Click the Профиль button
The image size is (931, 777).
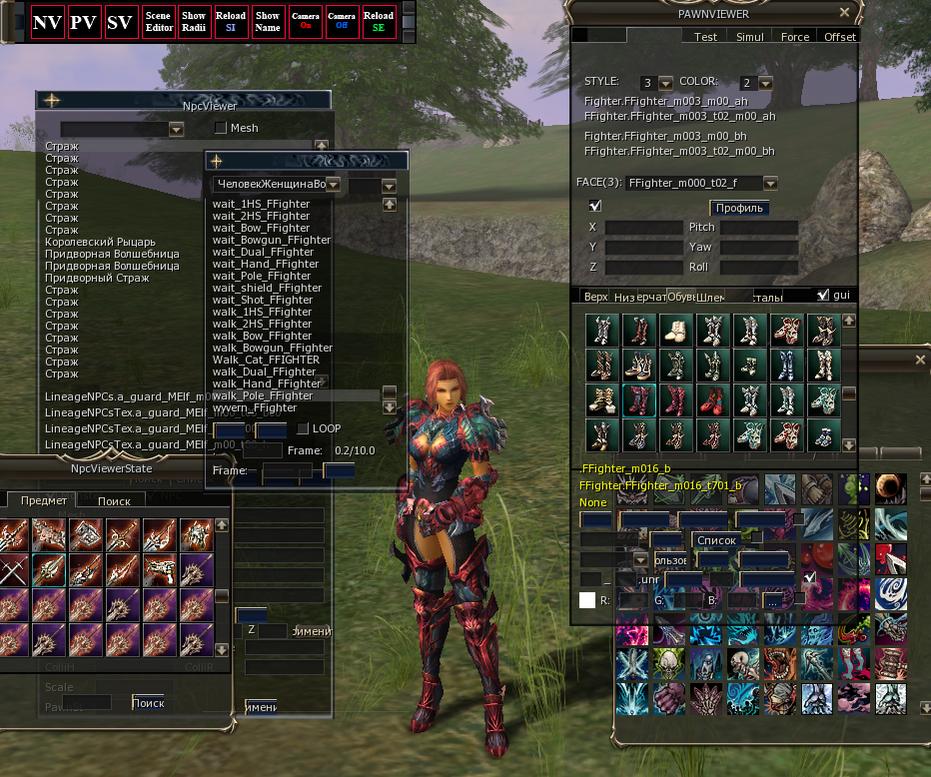coord(739,208)
